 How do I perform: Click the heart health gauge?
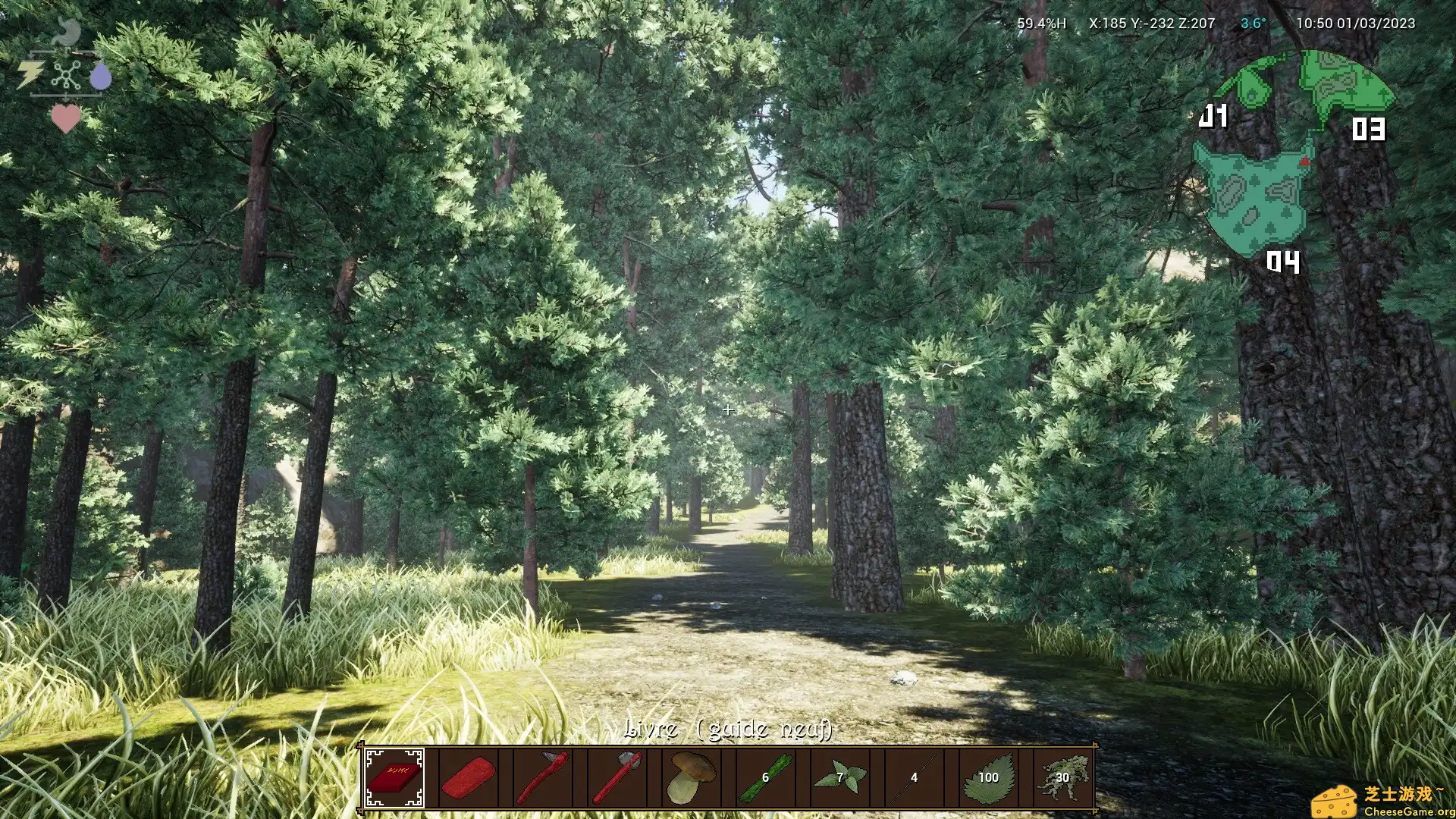67,118
